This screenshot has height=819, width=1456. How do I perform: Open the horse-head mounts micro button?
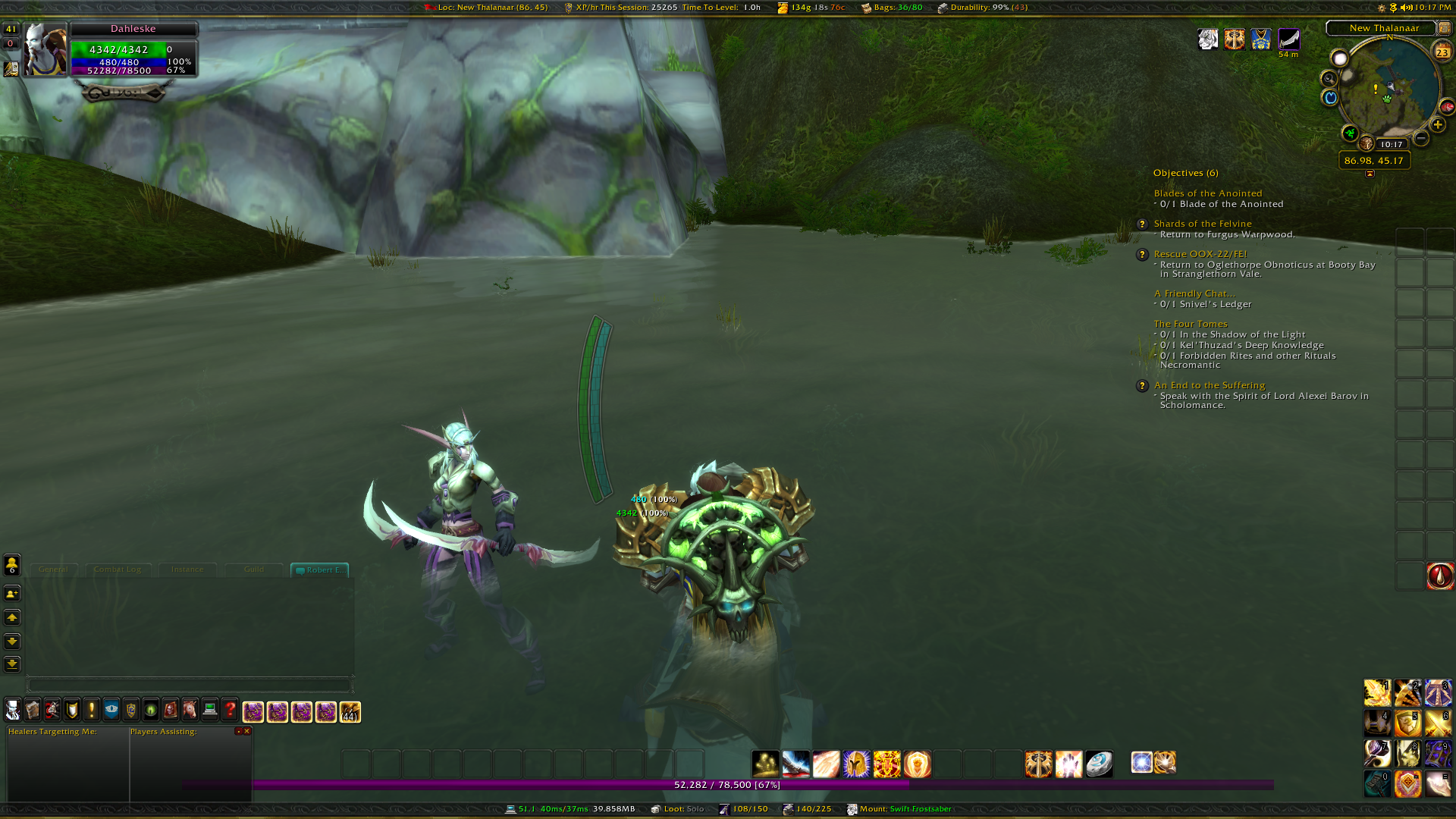[190, 710]
